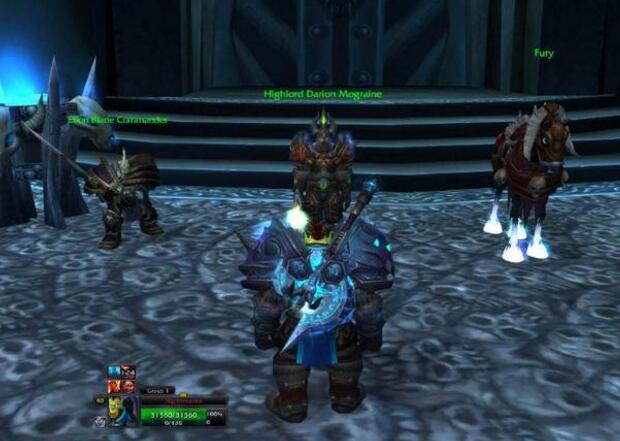Select the orange fiery buff icon
The height and width of the screenshot is (441, 620).
(114, 386)
